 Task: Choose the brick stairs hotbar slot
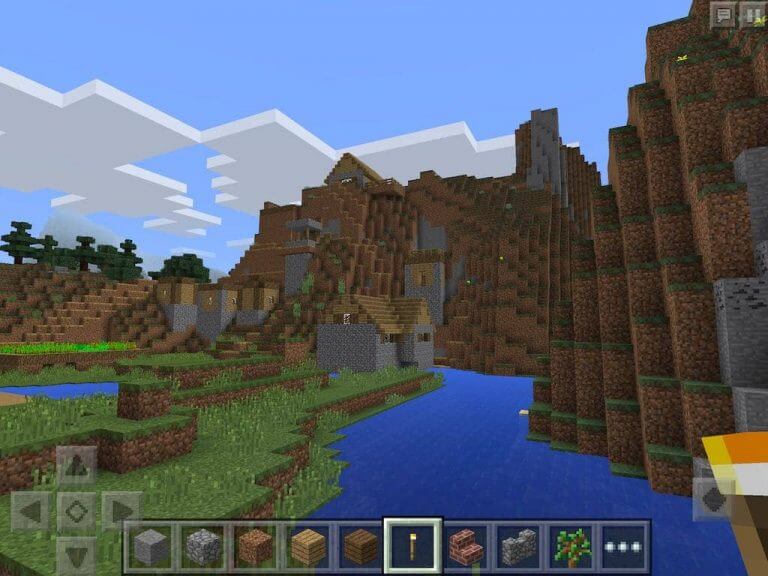tap(466, 546)
